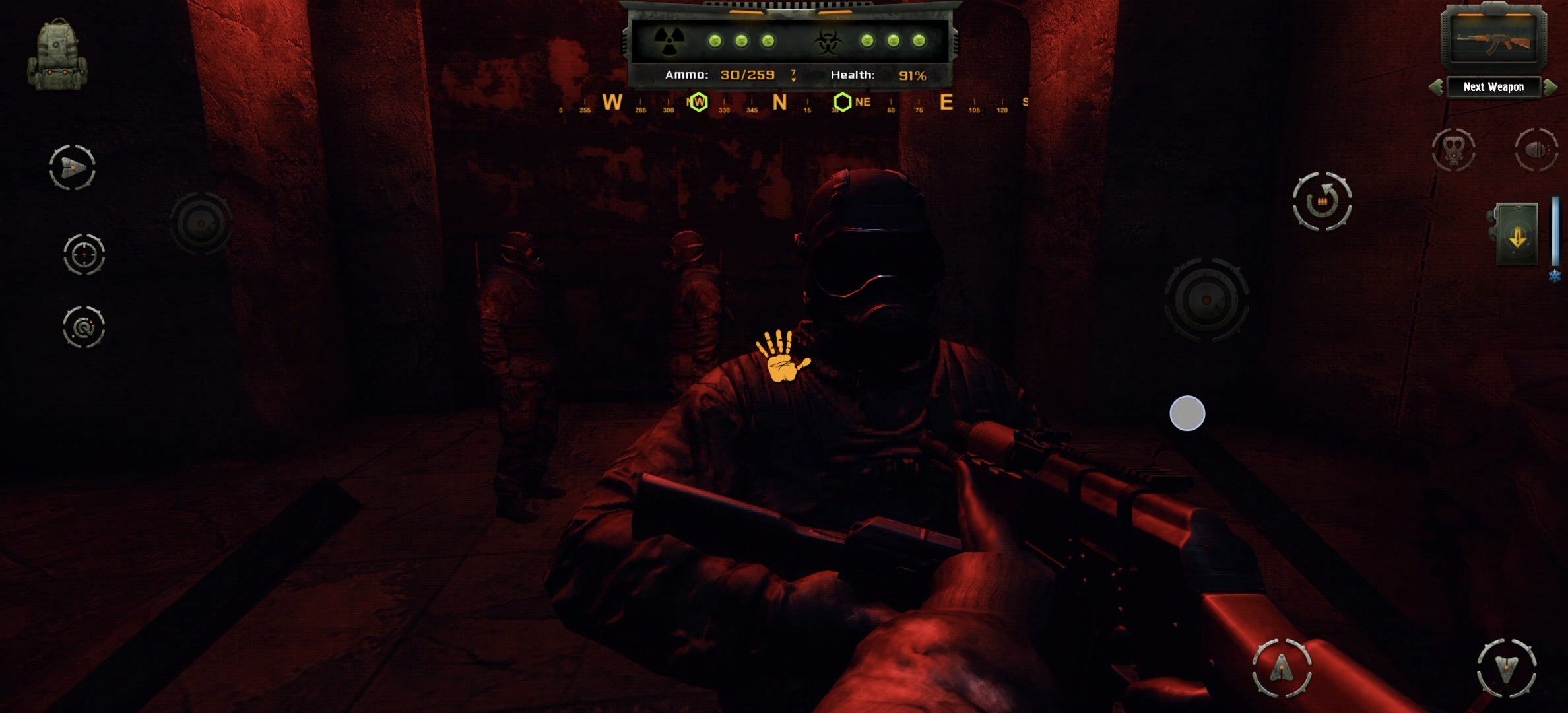Tap the device with yellow down arrow
This screenshot has height=713, width=1568.
coord(1517,235)
